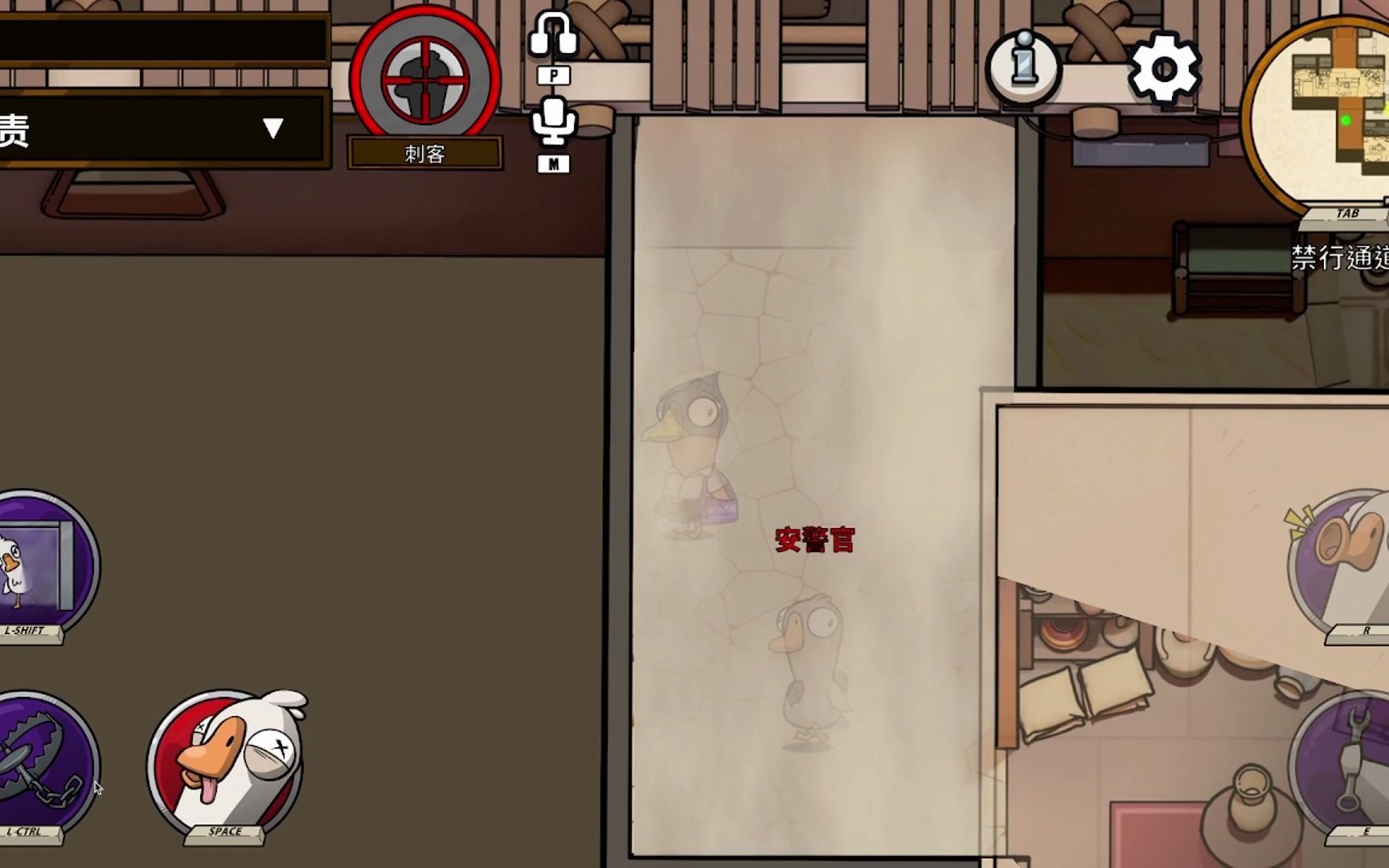The width and height of the screenshot is (1389, 868).
Task: Toggle the microphone icon
Action: pos(553,121)
